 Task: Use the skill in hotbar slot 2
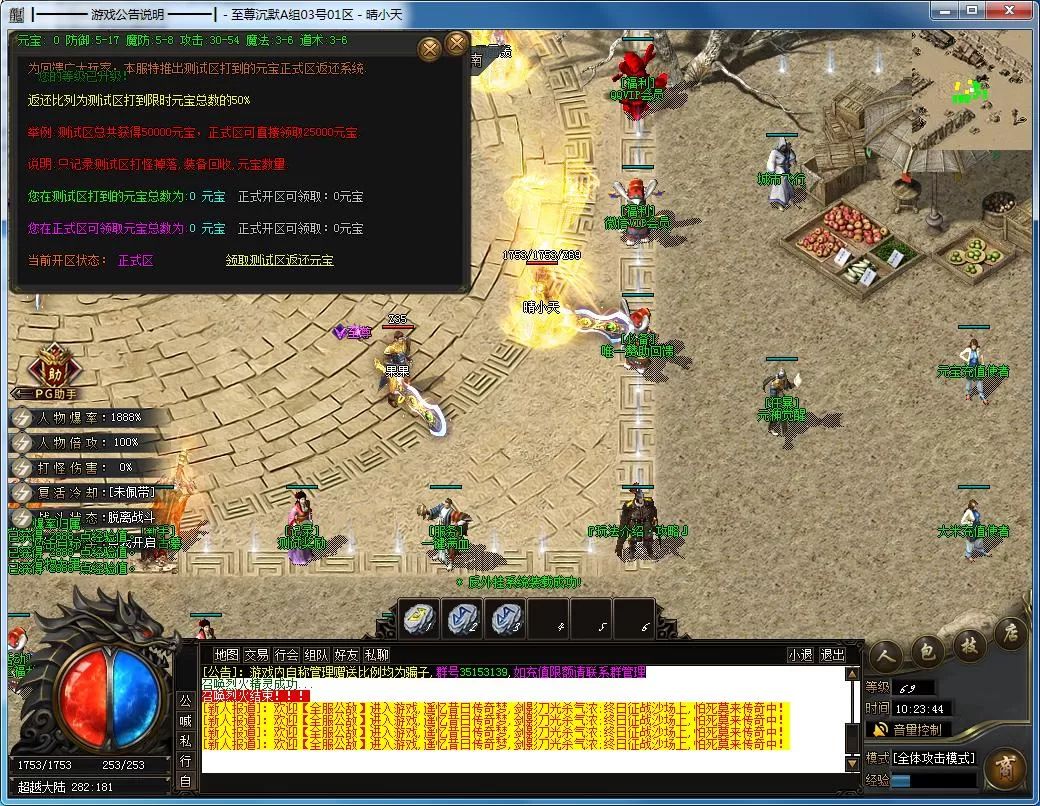[x=462, y=620]
